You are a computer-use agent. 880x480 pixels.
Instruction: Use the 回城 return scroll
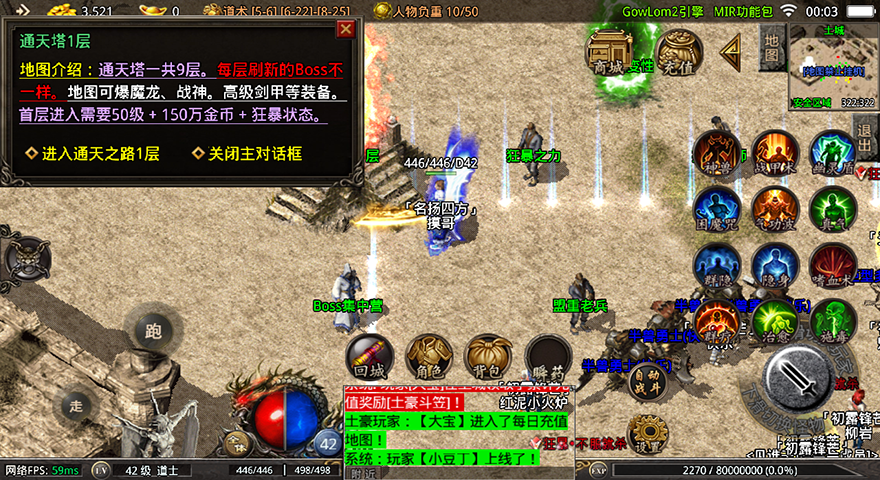tap(370, 357)
